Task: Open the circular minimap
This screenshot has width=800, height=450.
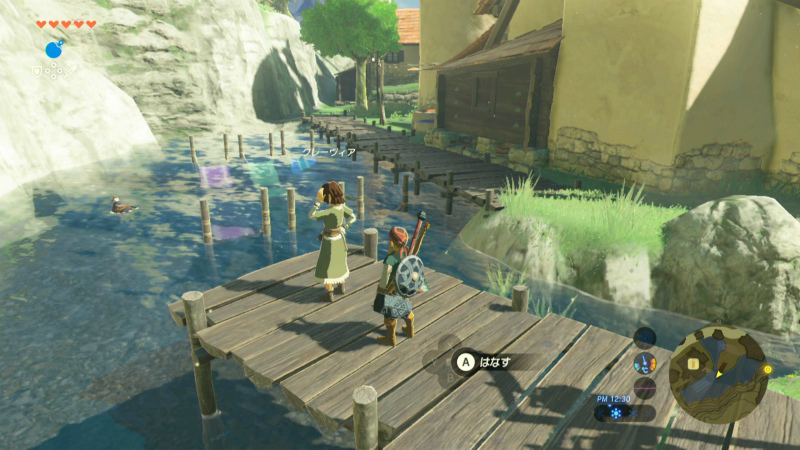Action: [718, 374]
